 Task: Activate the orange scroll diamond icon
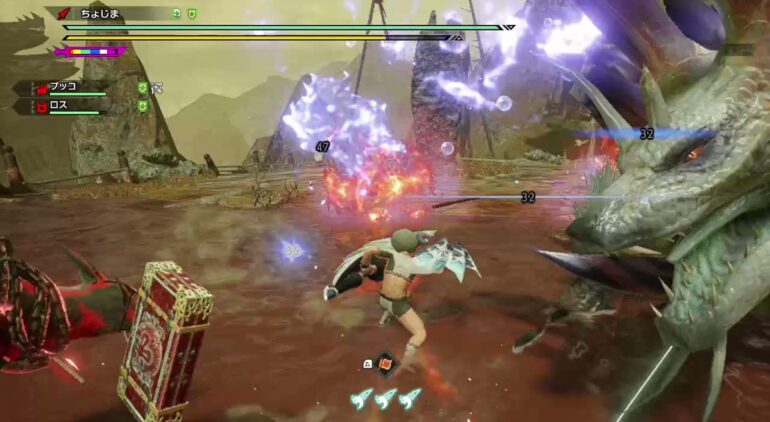pos(386,364)
